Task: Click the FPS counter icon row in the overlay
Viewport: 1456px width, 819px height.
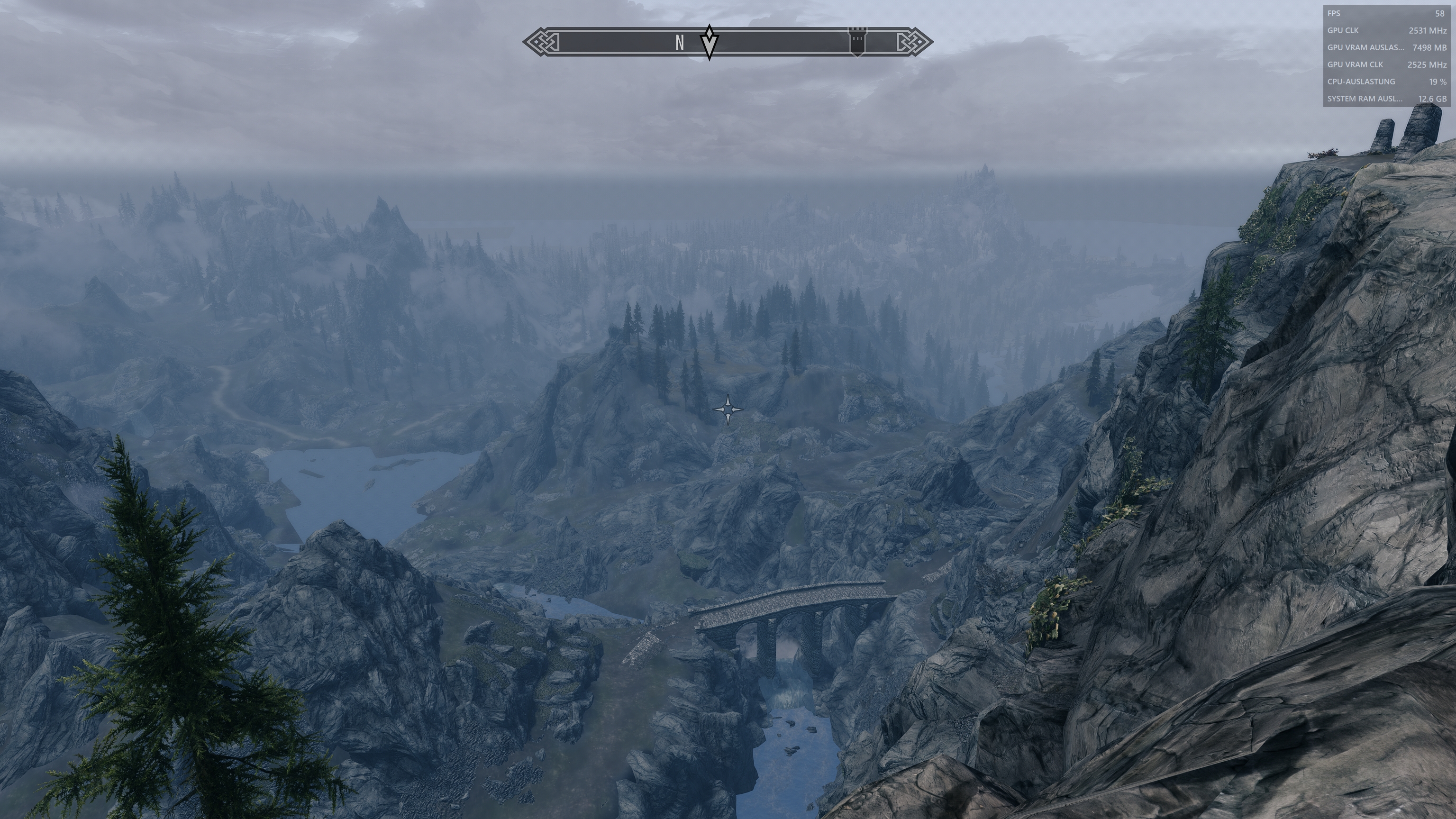Action: (x=1335, y=14)
